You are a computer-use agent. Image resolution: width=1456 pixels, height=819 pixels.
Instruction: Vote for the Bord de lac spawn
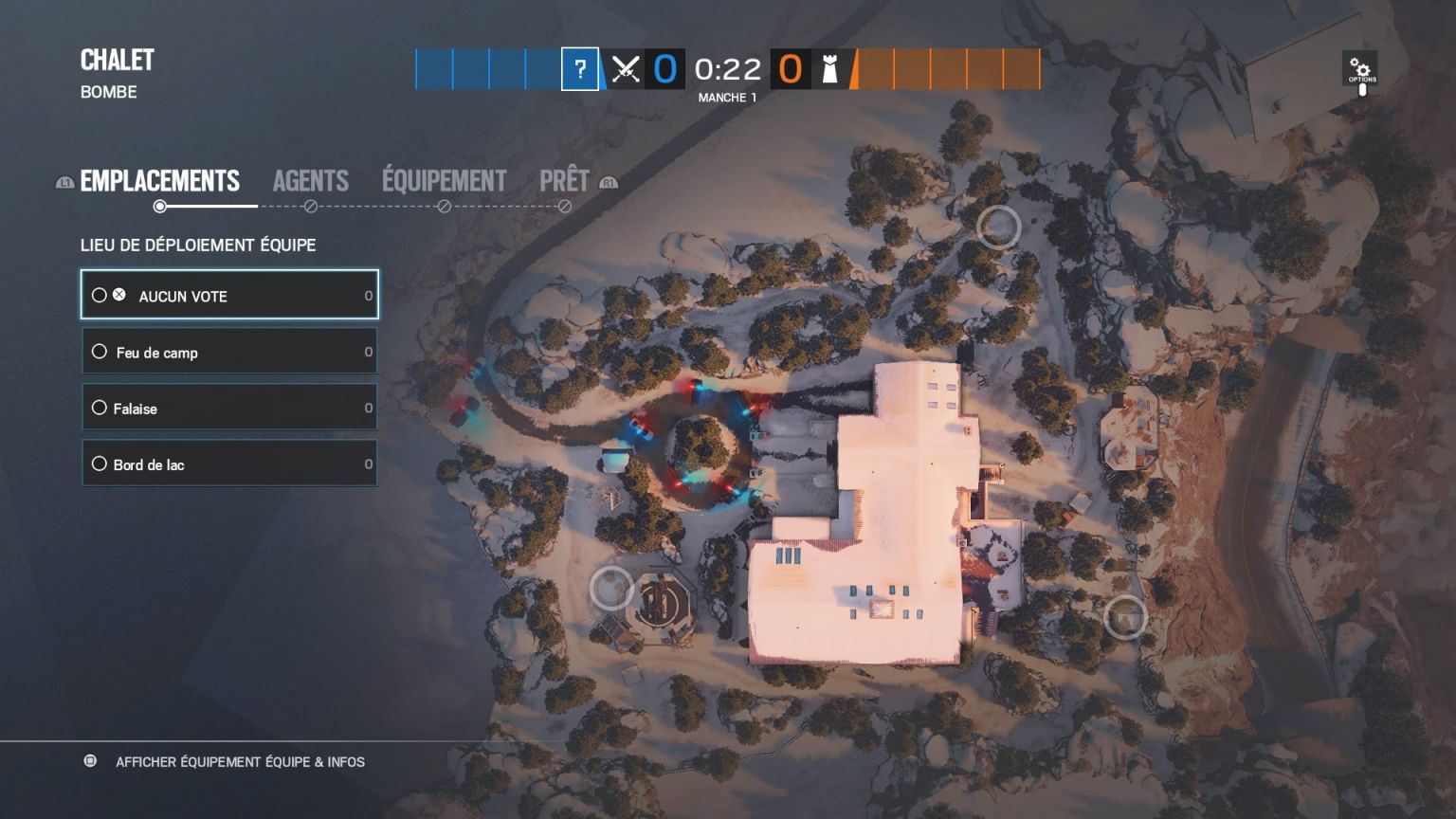(229, 464)
